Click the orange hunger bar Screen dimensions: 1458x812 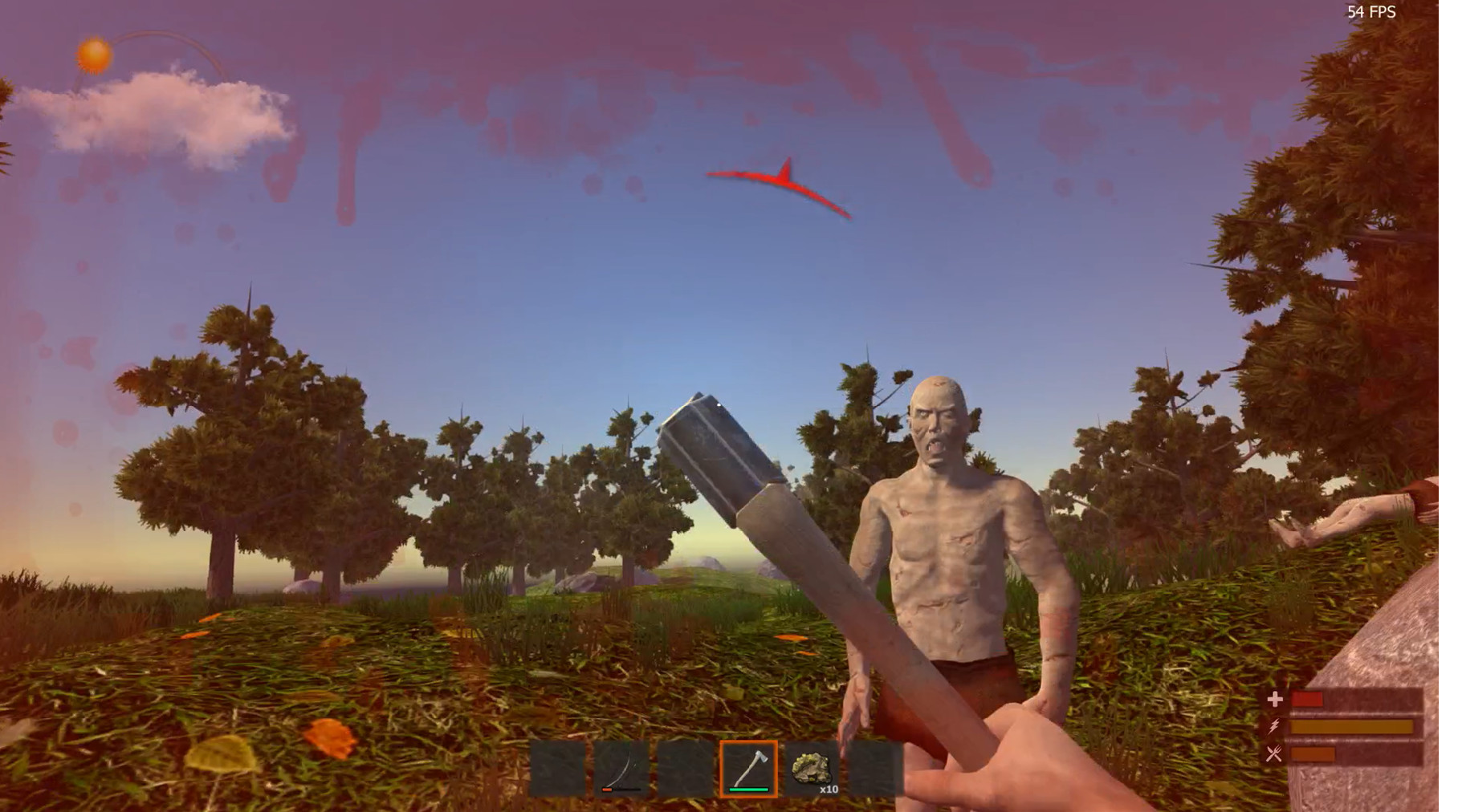[x=1313, y=754]
